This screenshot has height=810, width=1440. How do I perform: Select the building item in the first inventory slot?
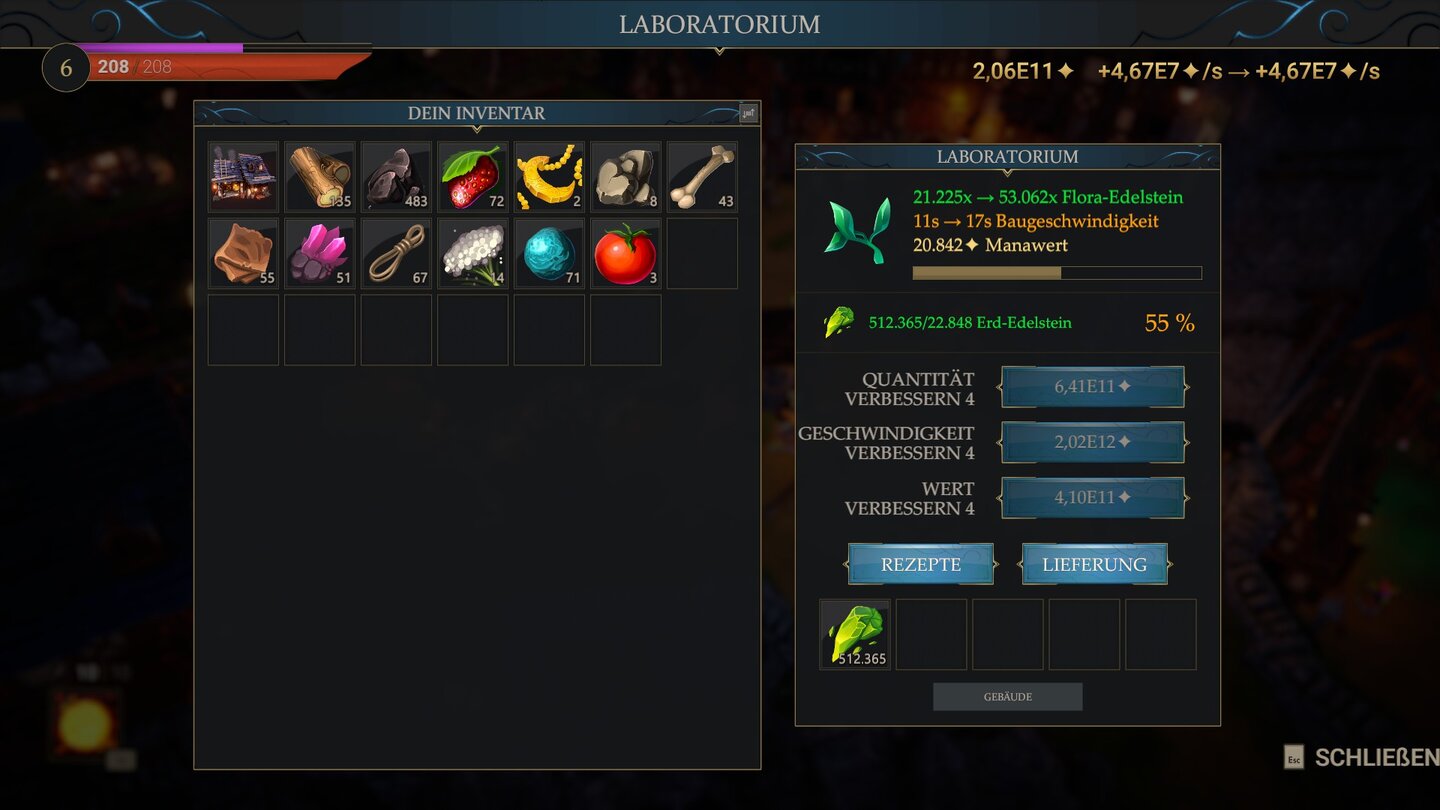(x=242, y=176)
